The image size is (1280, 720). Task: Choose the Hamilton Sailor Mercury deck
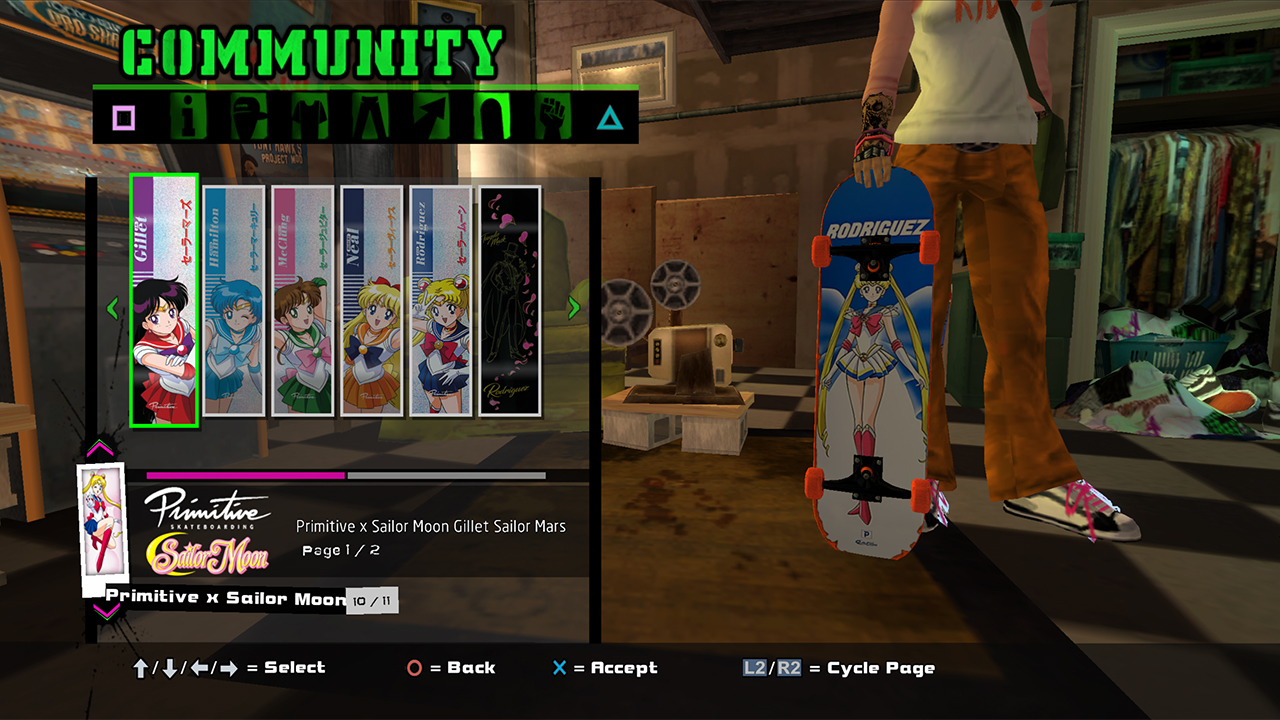coord(234,301)
